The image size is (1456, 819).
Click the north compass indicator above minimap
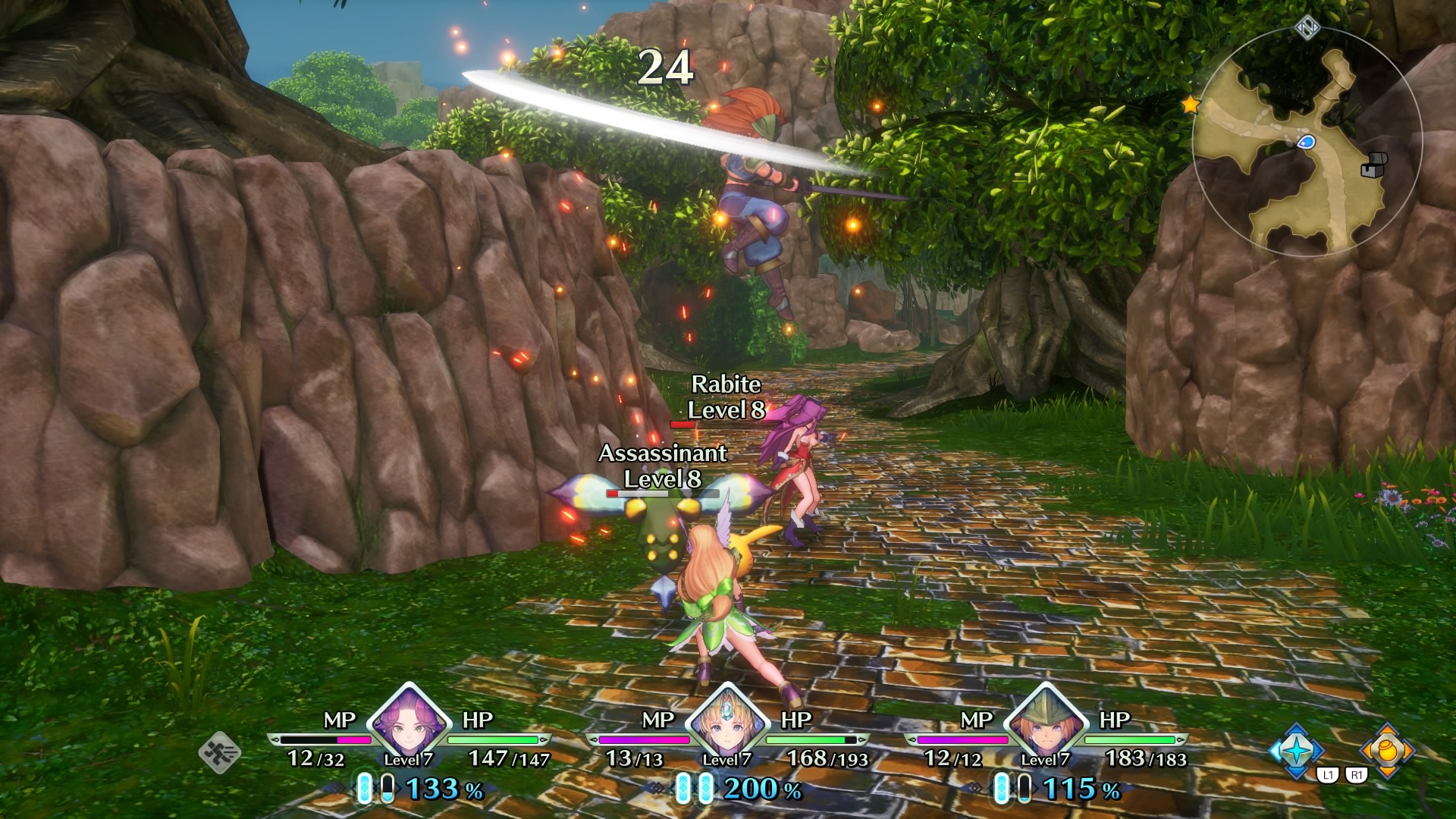pyautogui.click(x=1307, y=29)
